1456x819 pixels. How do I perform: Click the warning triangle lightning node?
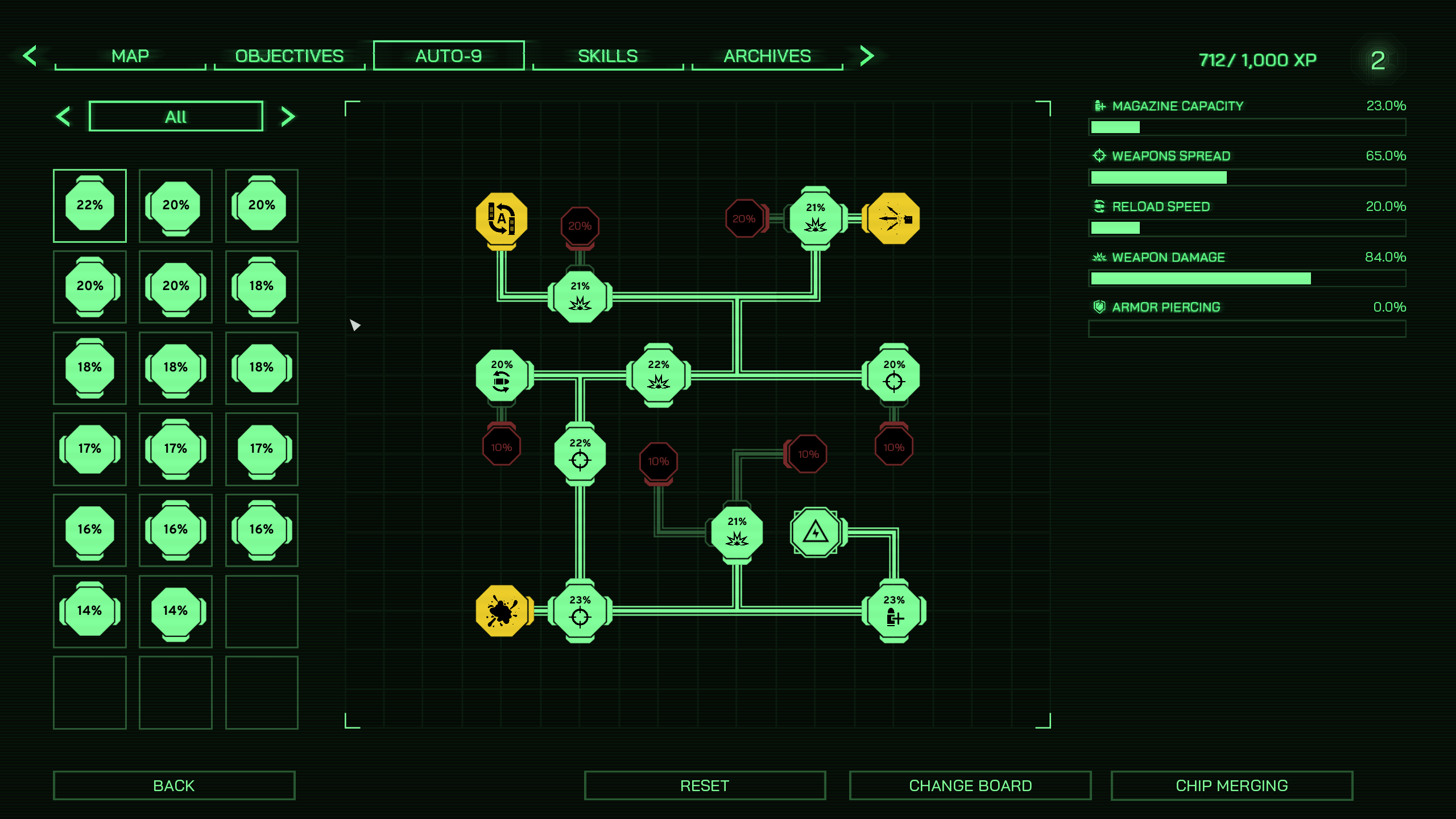pos(816,532)
